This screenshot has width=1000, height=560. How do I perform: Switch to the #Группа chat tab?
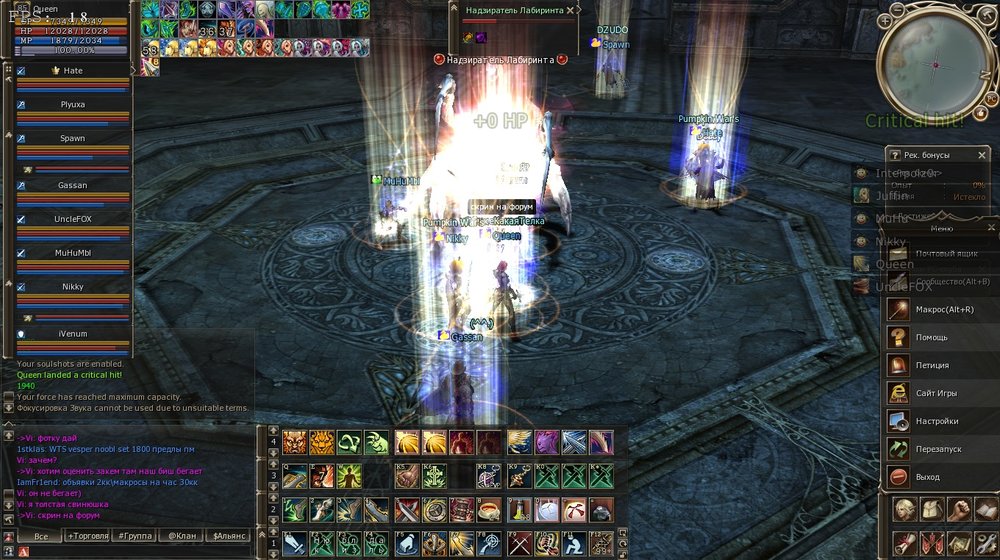(x=136, y=536)
